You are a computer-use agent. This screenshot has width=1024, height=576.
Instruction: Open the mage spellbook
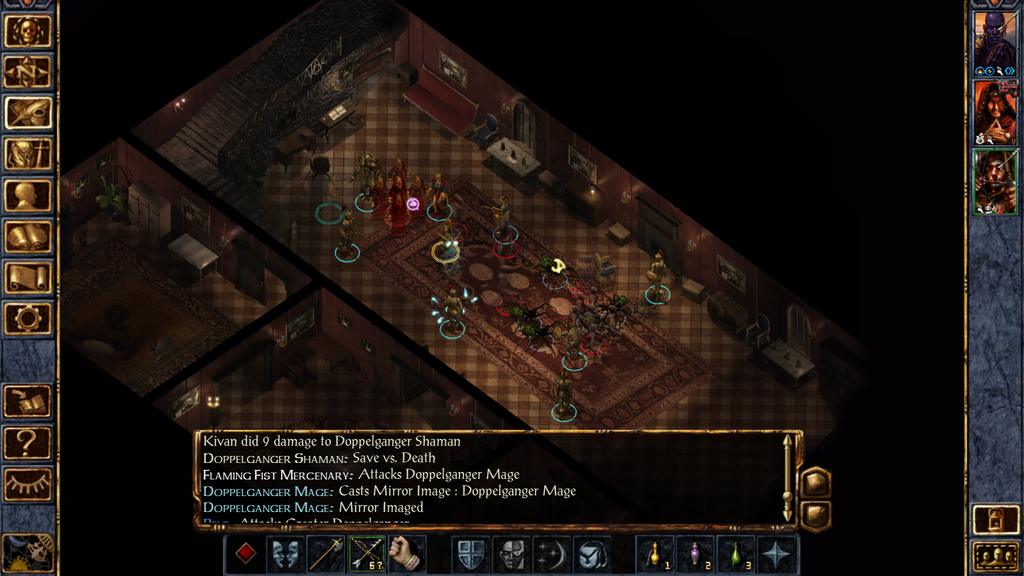(x=28, y=236)
